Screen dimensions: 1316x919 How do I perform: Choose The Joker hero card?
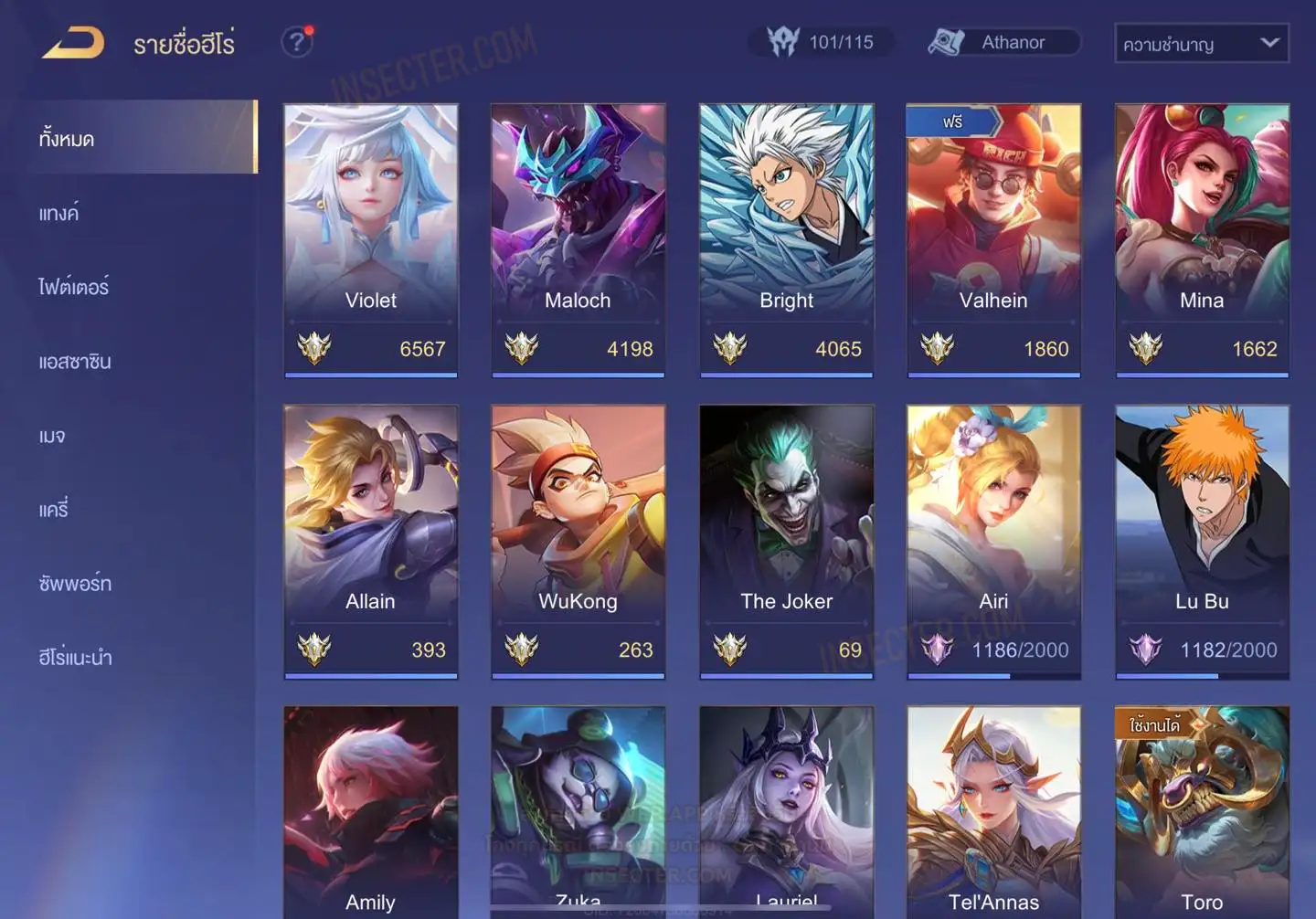(x=786, y=541)
